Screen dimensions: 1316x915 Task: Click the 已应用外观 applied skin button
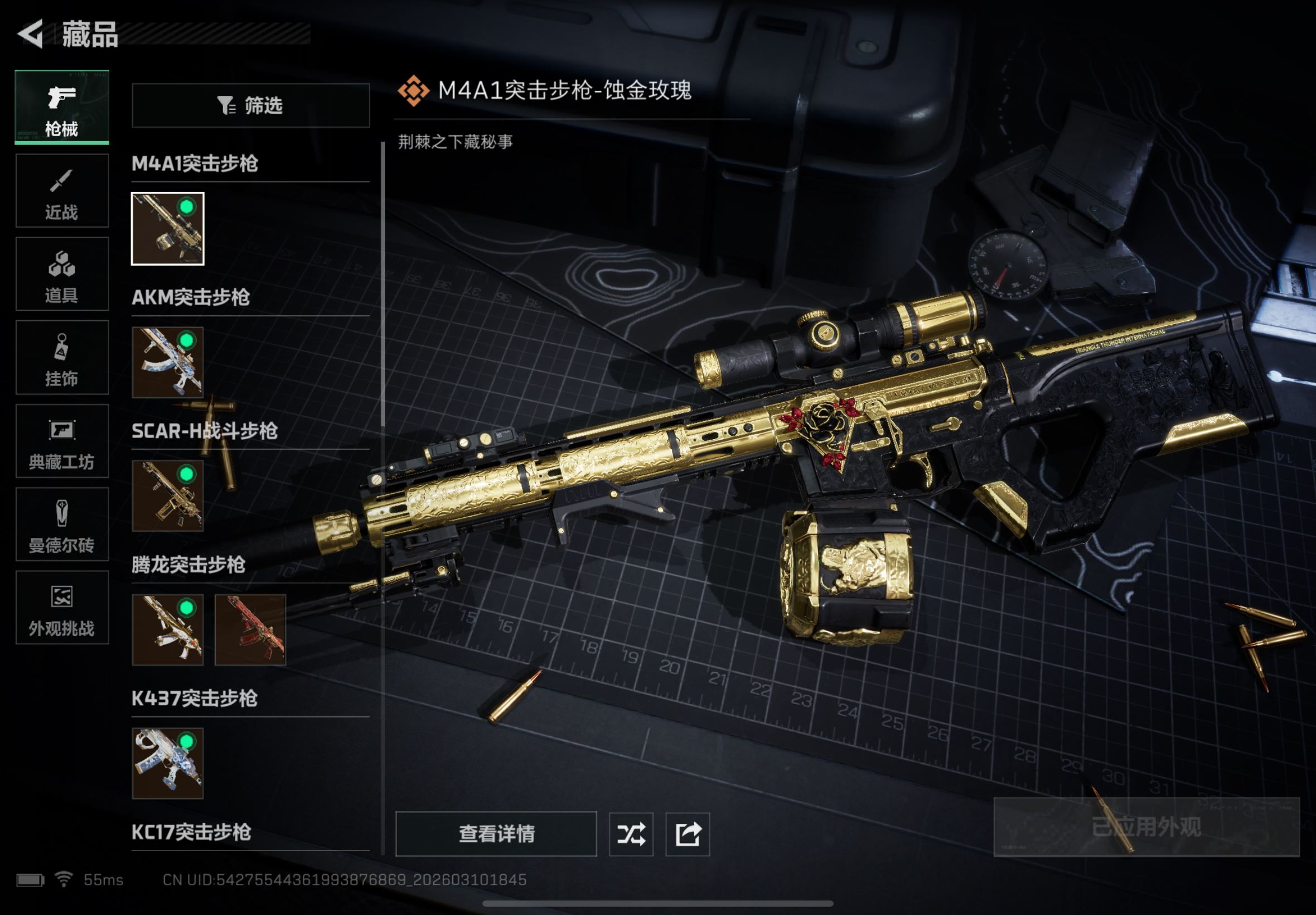(x=1146, y=827)
